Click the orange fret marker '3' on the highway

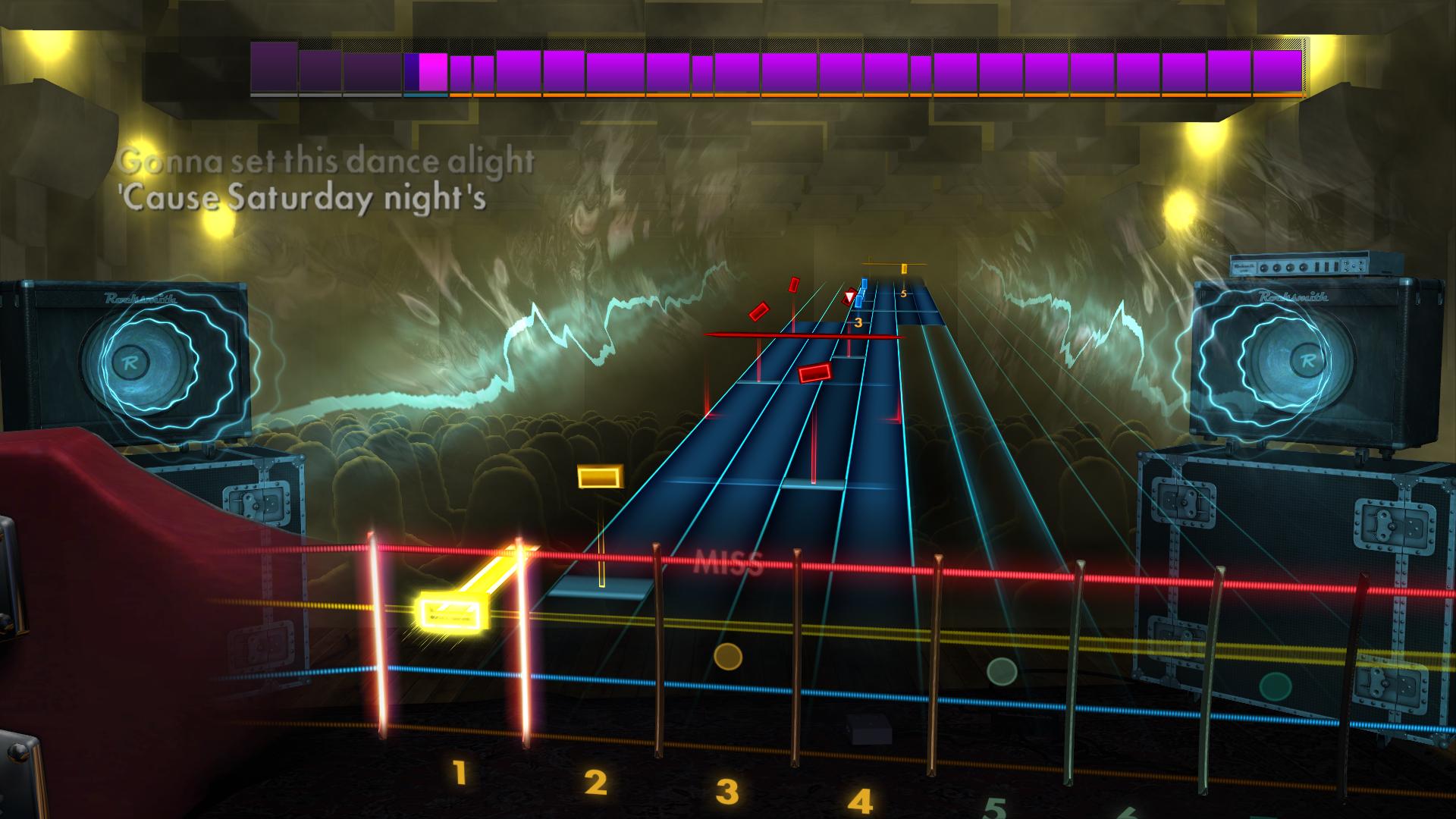(x=858, y=322)
